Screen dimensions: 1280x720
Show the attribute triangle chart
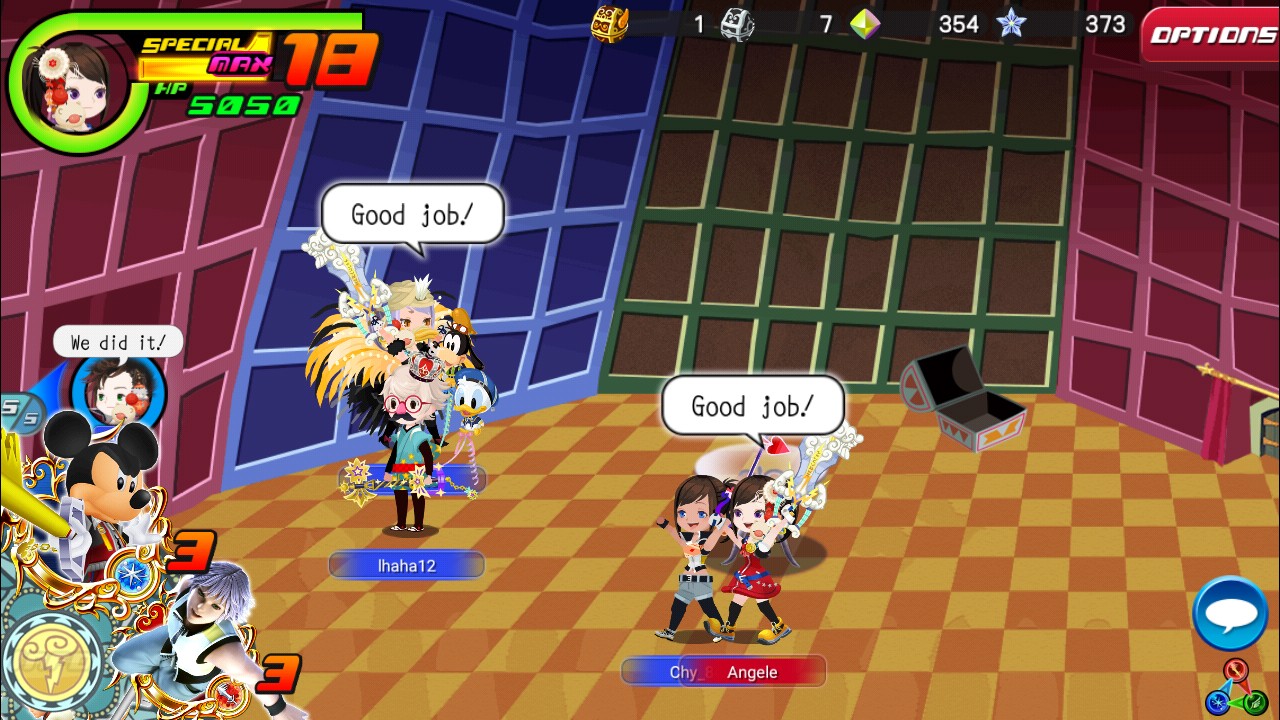1237,687
